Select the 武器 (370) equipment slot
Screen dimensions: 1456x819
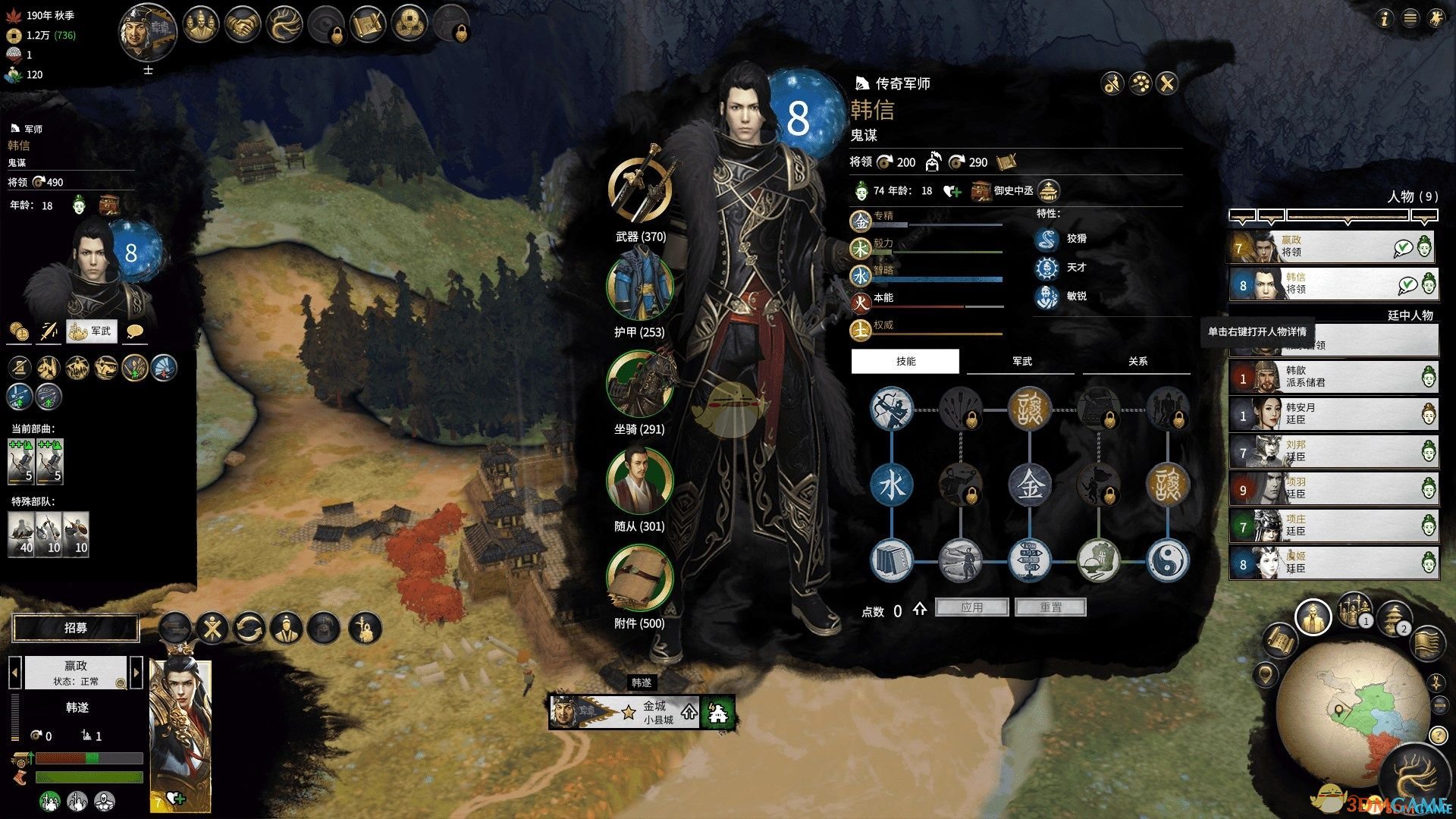tap(640, 190)
